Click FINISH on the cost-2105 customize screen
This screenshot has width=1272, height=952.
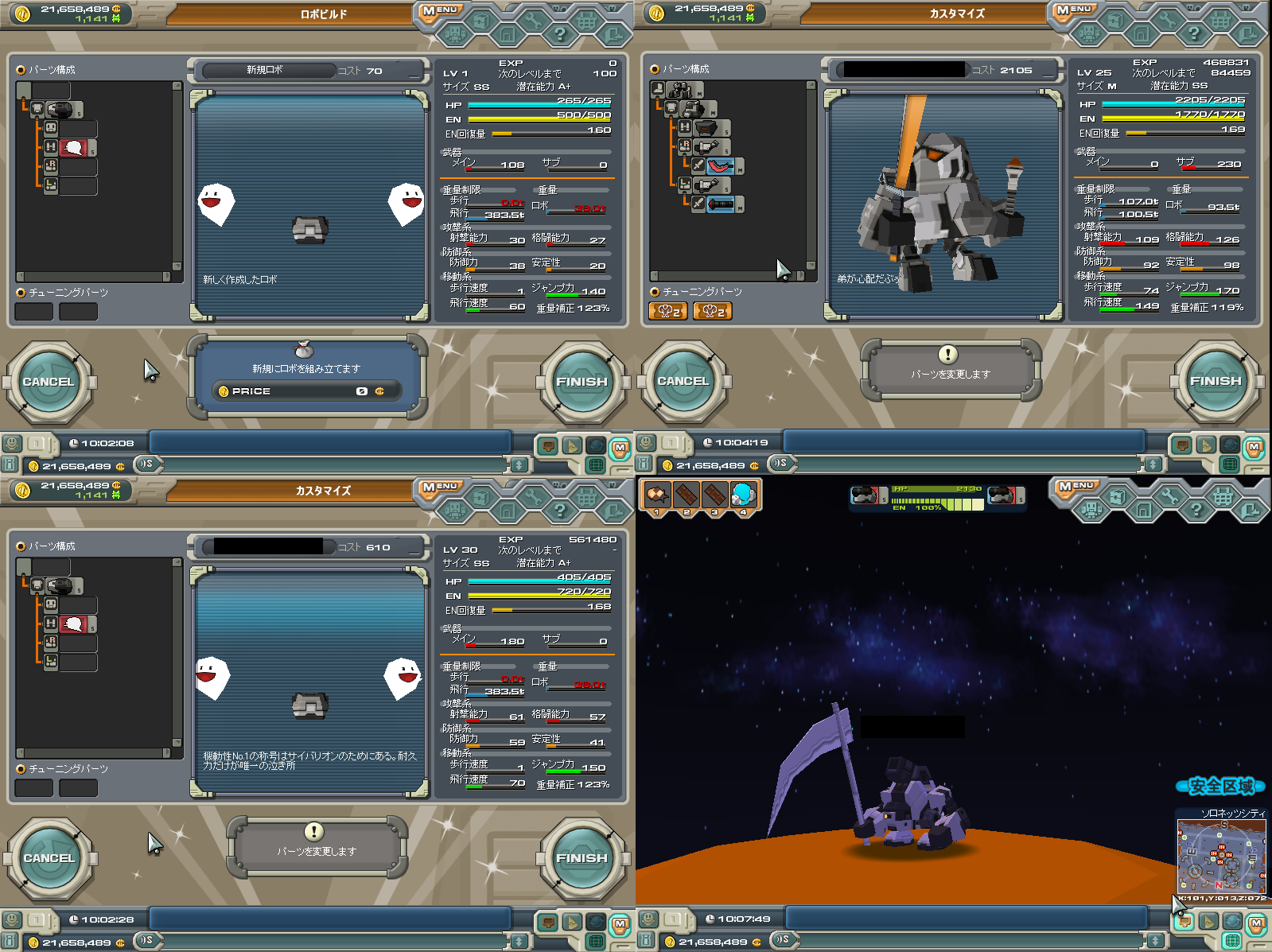coord(1215,381)
